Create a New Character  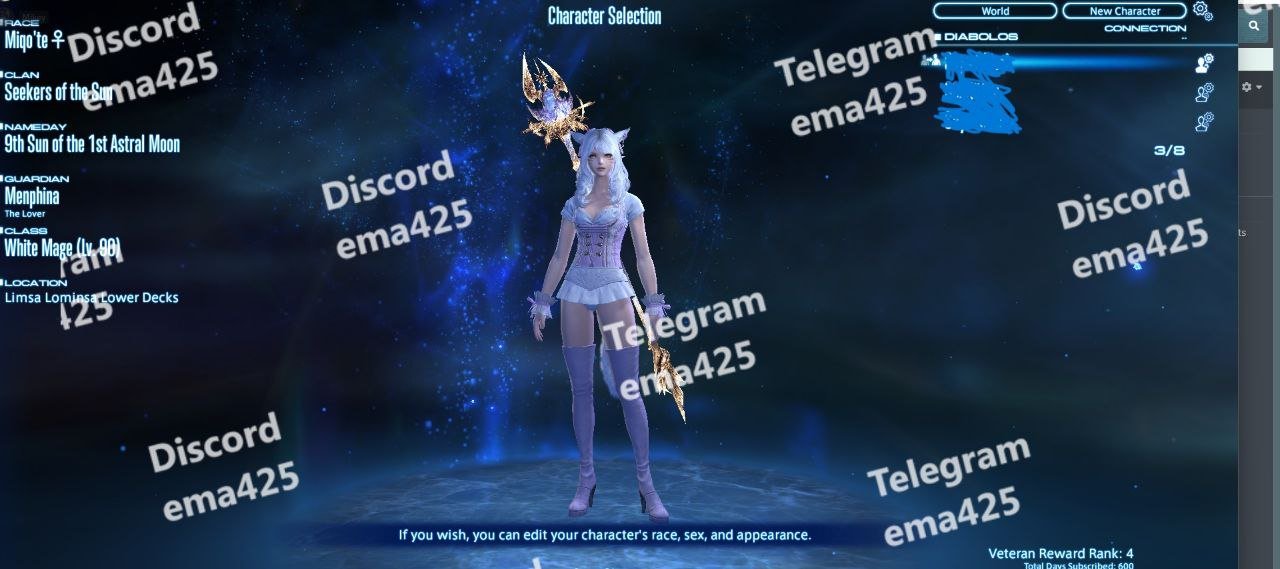(x=1124, y=11)
